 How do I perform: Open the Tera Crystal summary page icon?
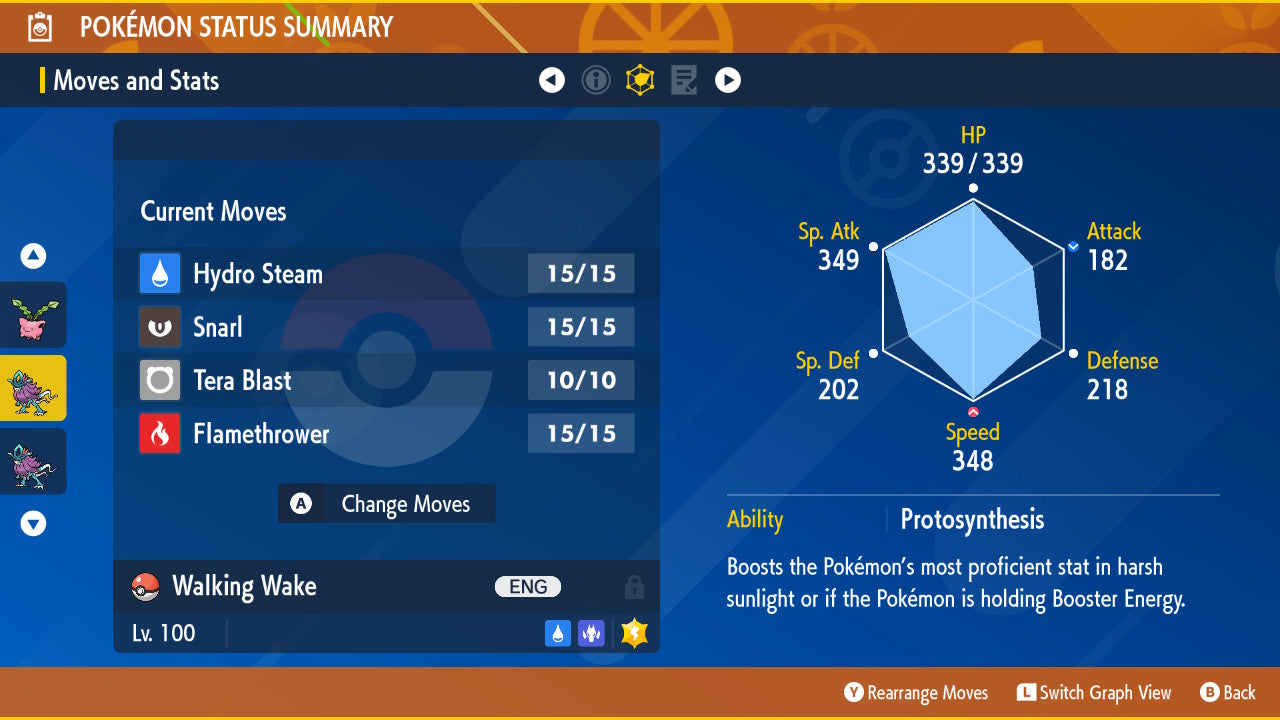coord(640,80)
